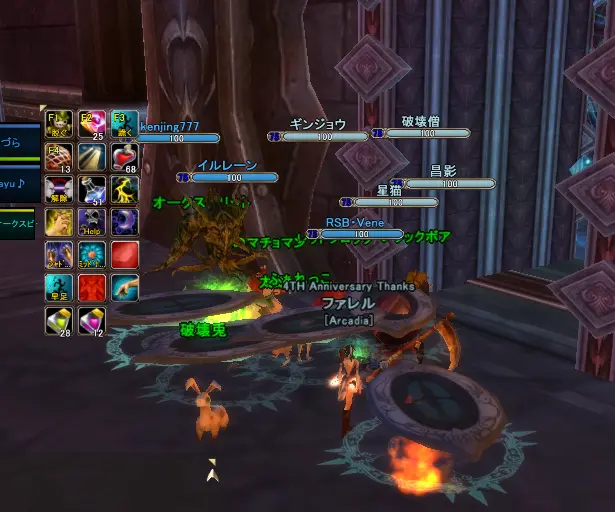Image resolution: width=615 pixels, height=512 pixels.
Task: Use the yellow-green gem item stack
Action: 58,321
